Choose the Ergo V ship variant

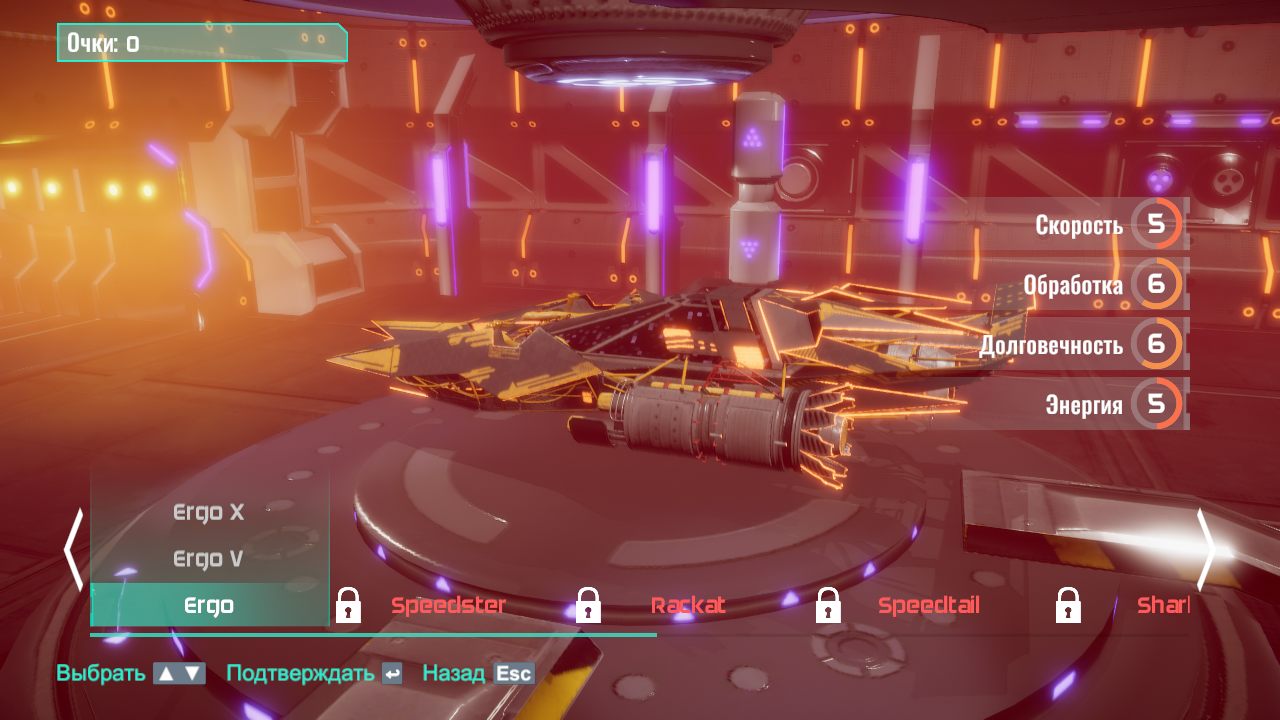coord(209,558)
